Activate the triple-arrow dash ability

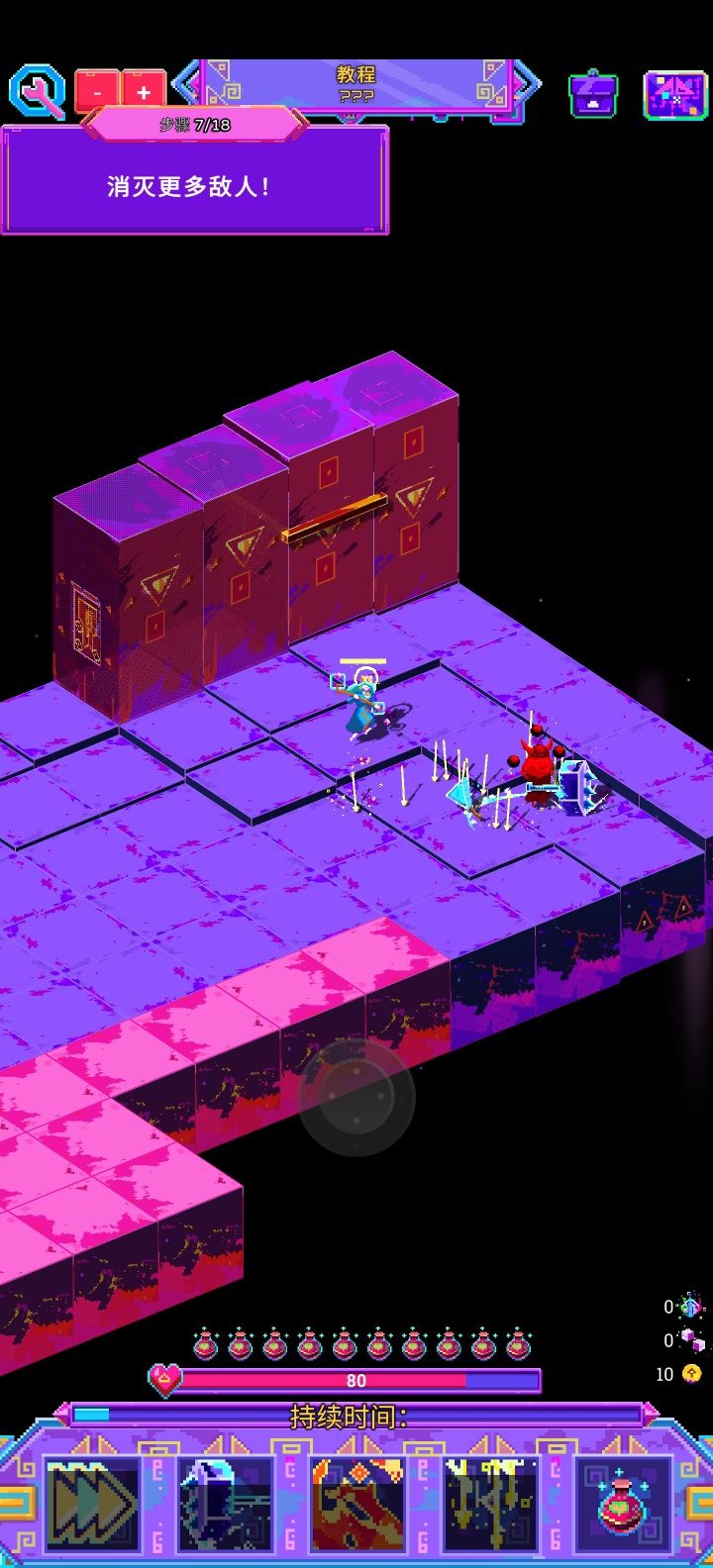point(92,1503)
